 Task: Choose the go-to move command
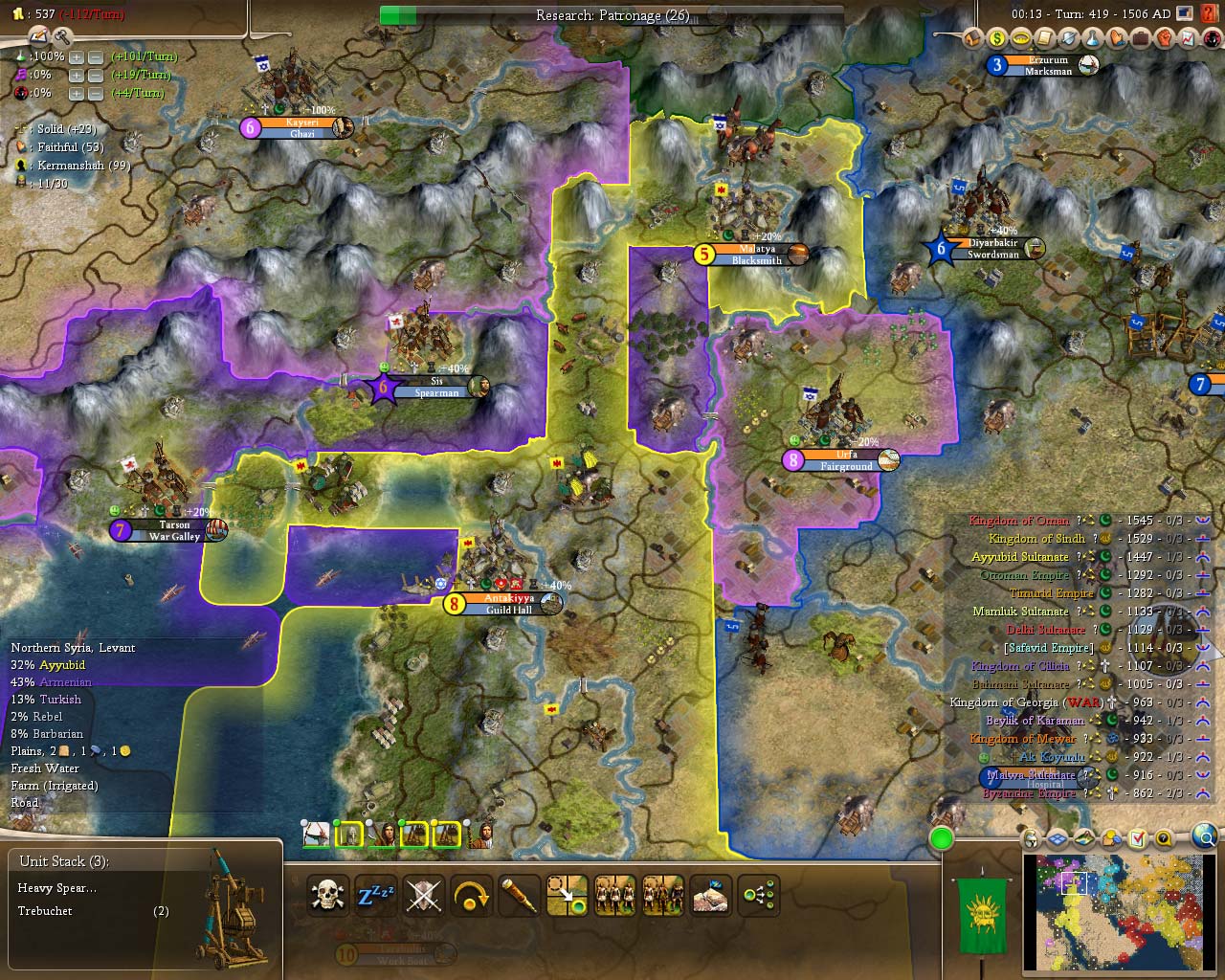[x=568, y=896]
